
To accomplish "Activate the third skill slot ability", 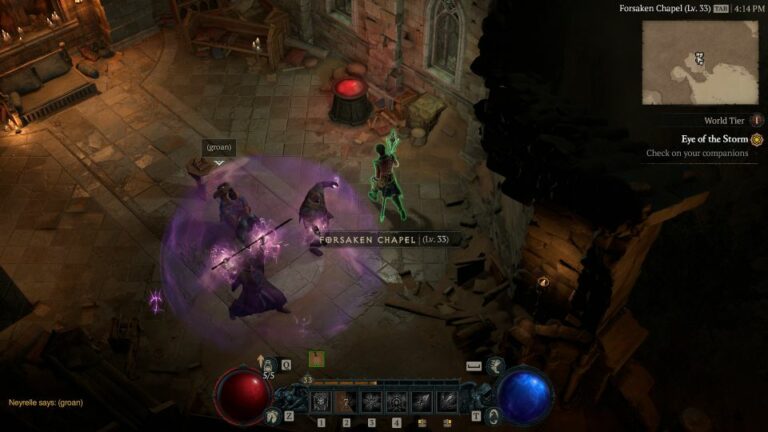I will pyautogui.click(x=371, y=402).
